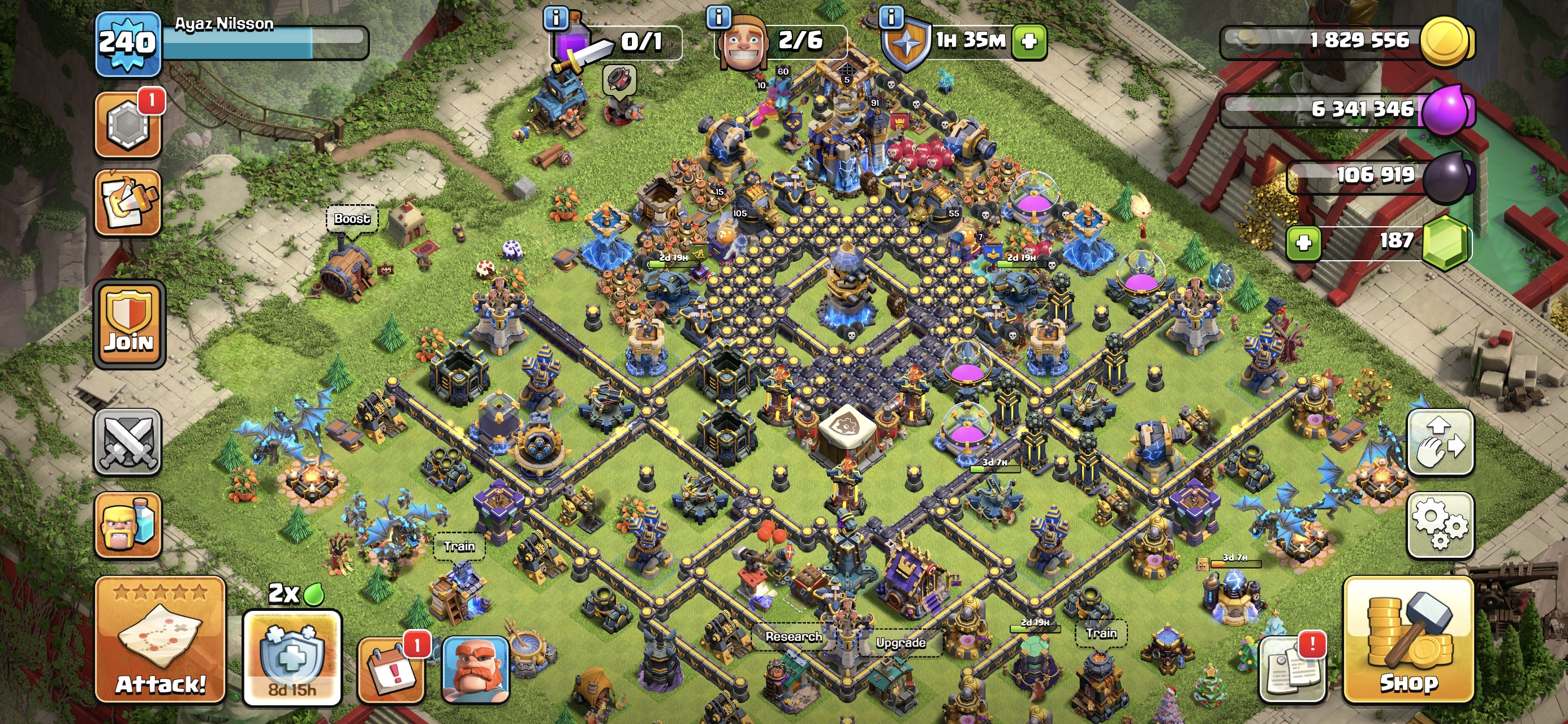Image resolution: width=1568 pixels, height=724 pixels.
Task: Extend shield with green plus button
Action: [1029, 41]
